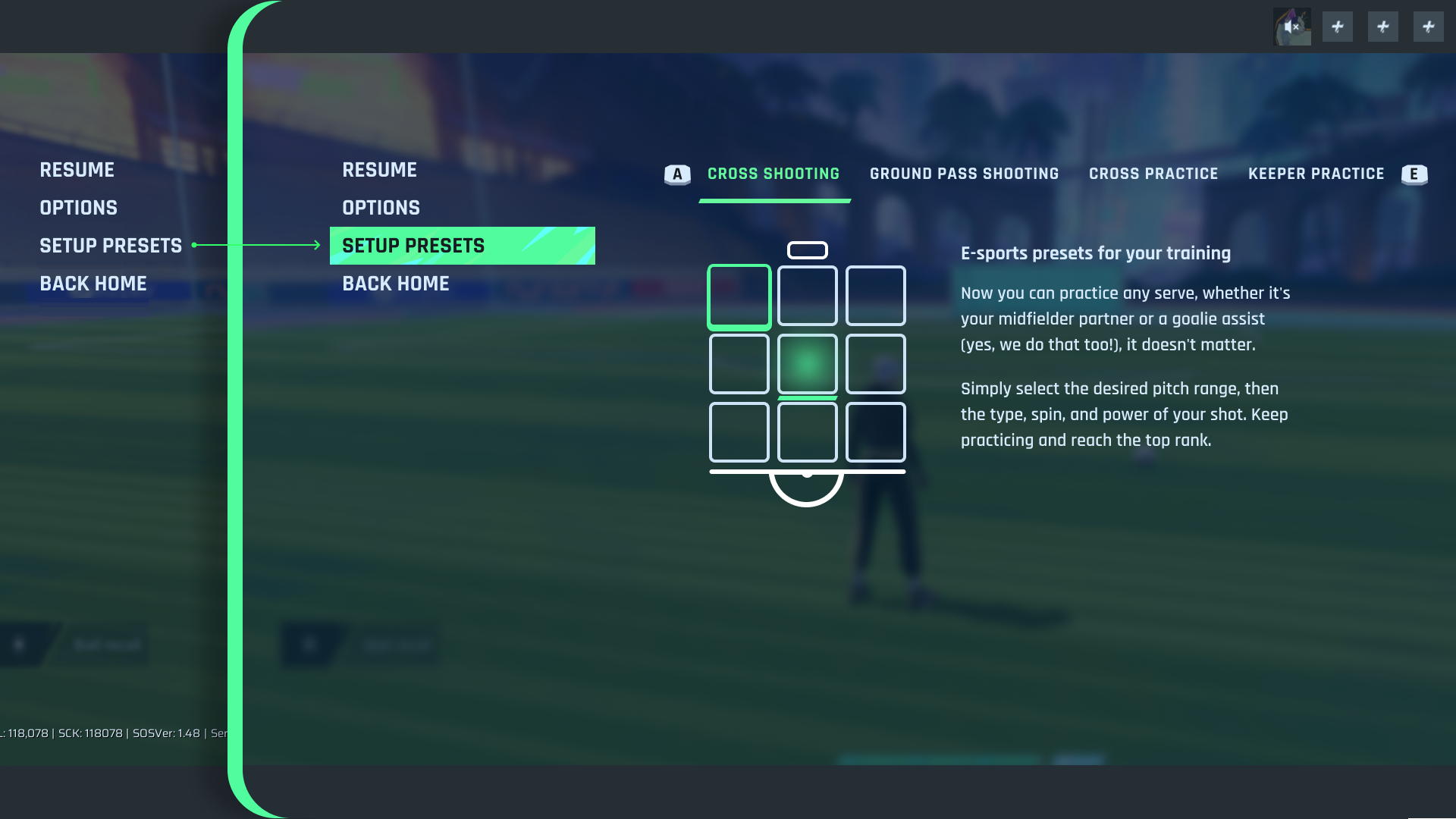Image resolution: width=1456 pixels, height=819 pixels.
Task: Unmute the cat avatar speaker icon
Action: pos(1292,27)
